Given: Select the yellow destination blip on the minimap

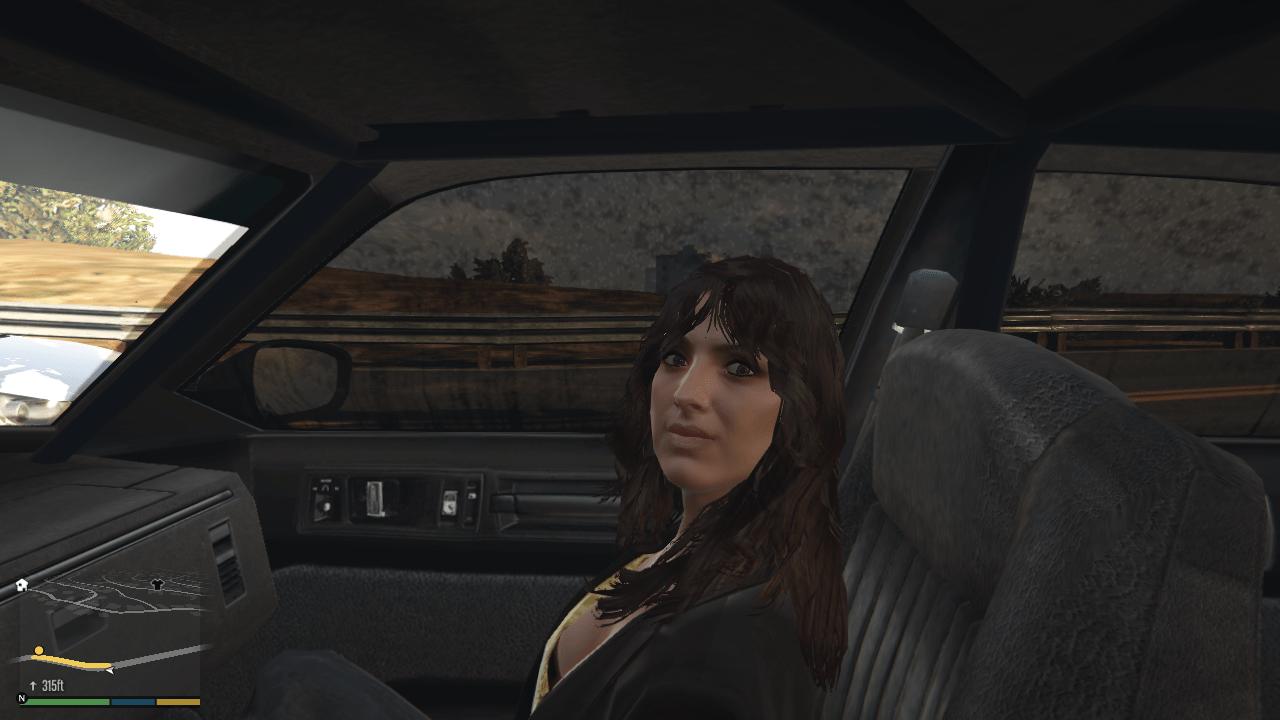Looking at the screenshot, I should 39,650.
